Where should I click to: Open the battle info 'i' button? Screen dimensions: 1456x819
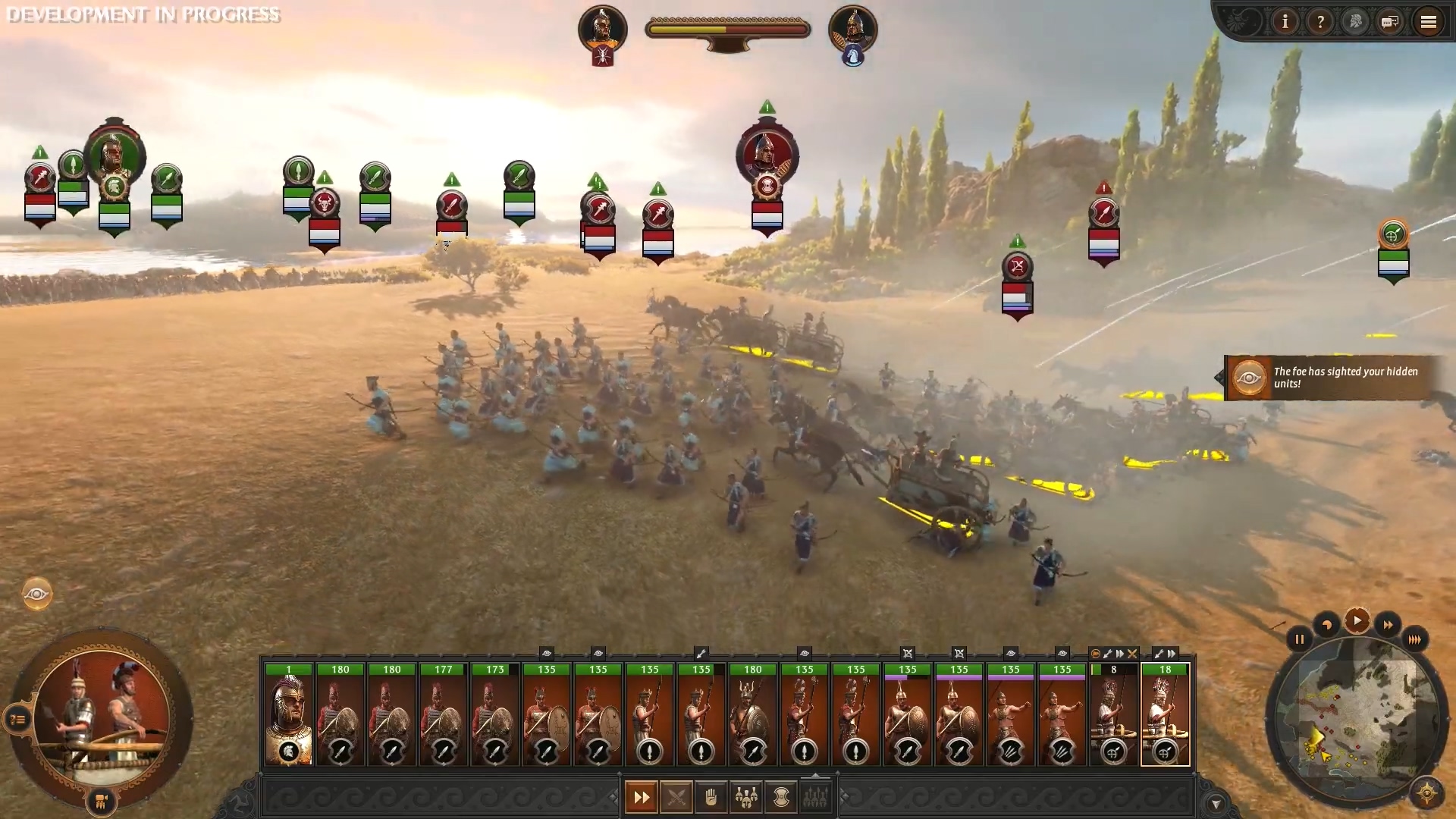pos(1285,22)
